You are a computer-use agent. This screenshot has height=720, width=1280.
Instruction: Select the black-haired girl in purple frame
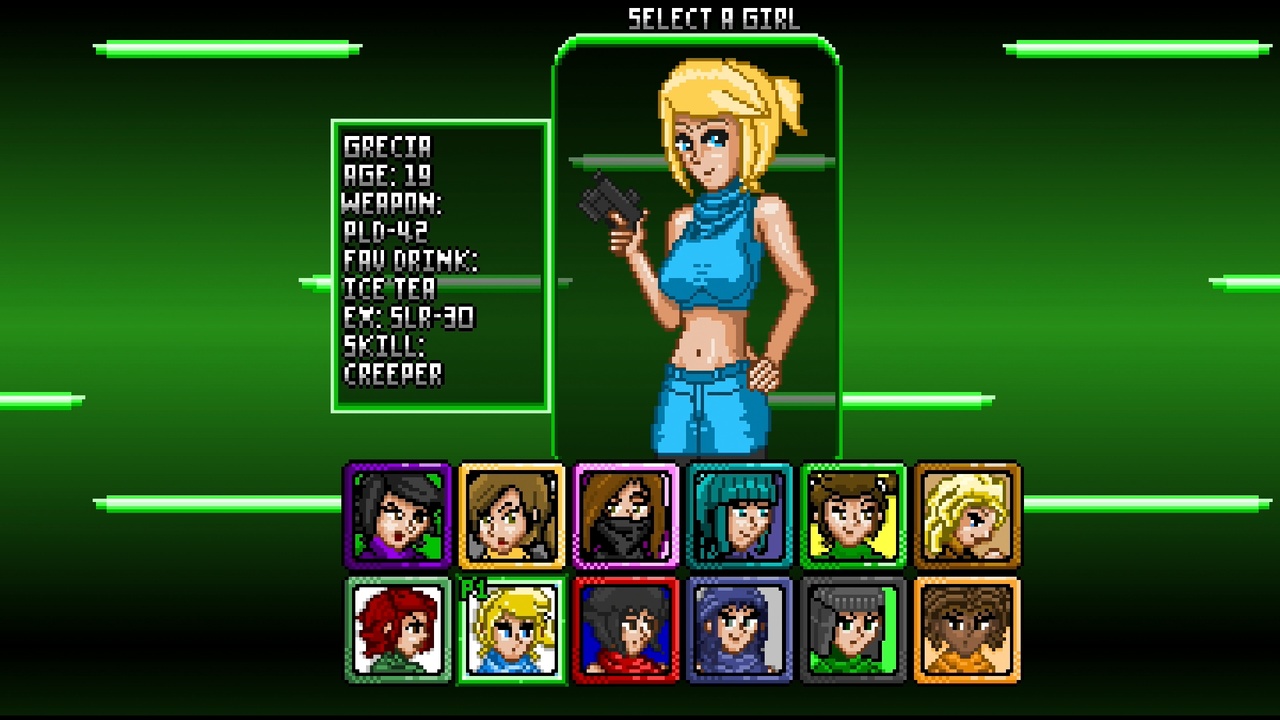[397, 515]
